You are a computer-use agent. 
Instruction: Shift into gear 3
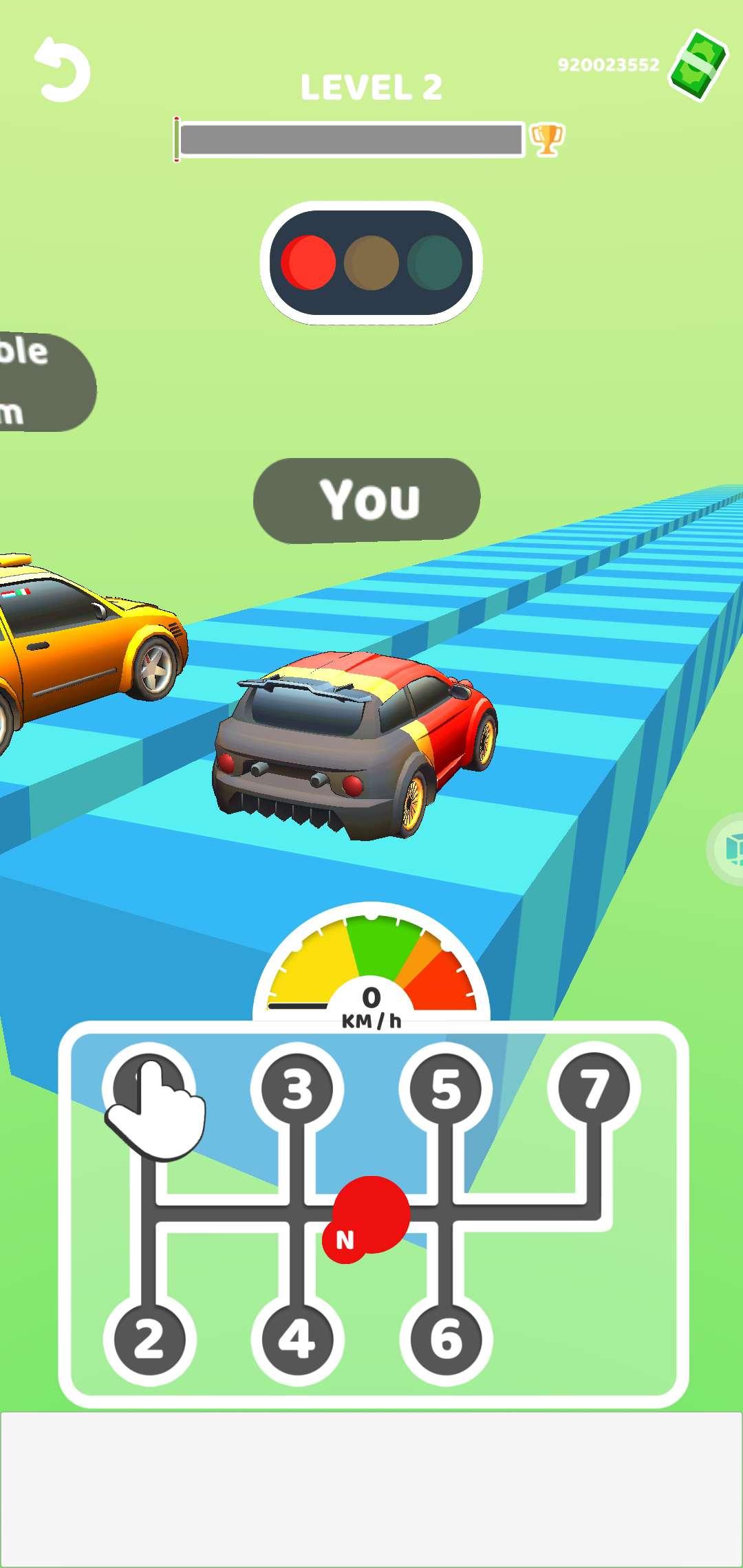tap(297, 1089)
